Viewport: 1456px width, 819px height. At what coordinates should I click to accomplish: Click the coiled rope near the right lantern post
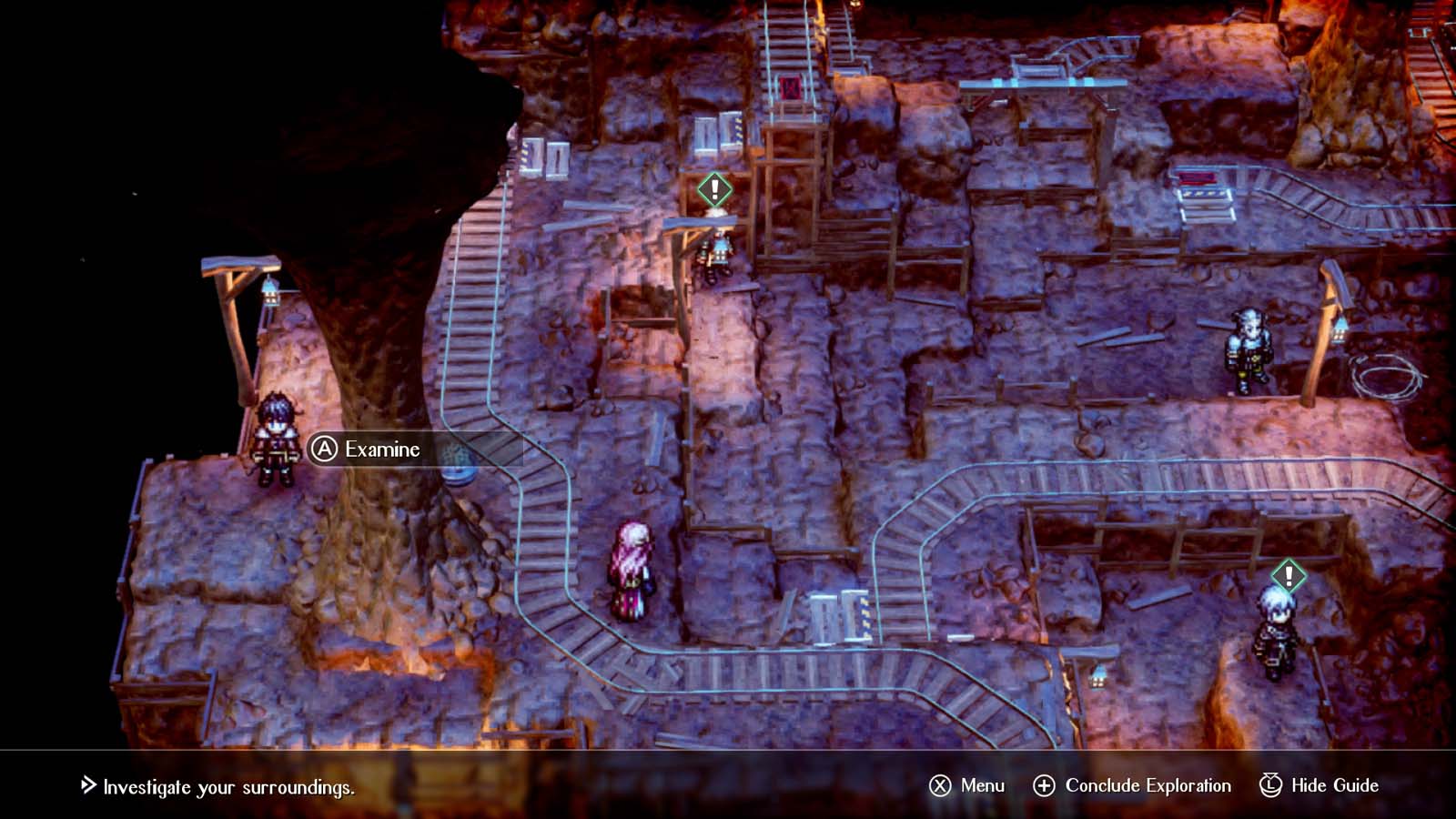tap(1388, 379)
